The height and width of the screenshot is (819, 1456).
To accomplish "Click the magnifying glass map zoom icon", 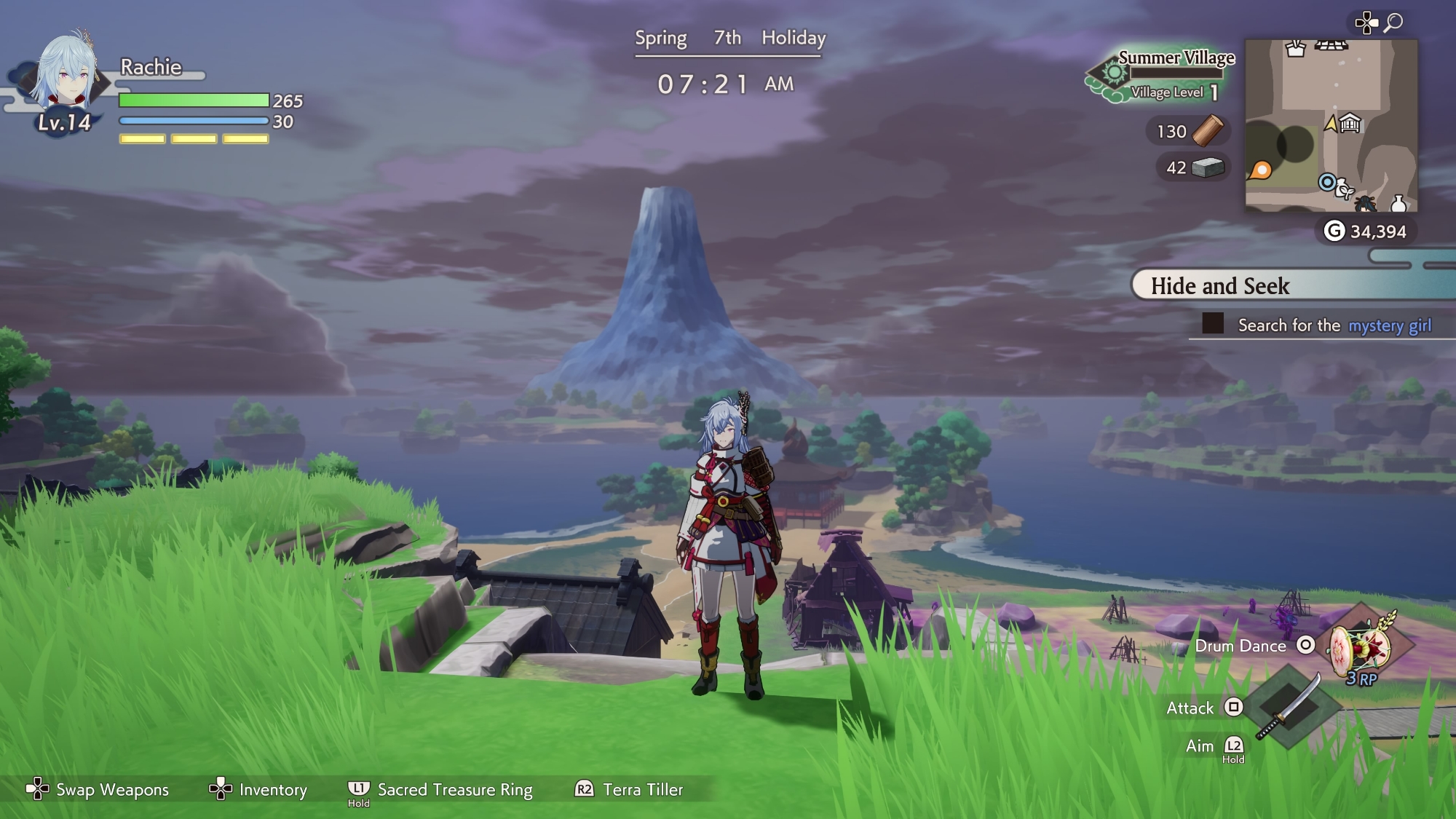I will [1393, 23].
